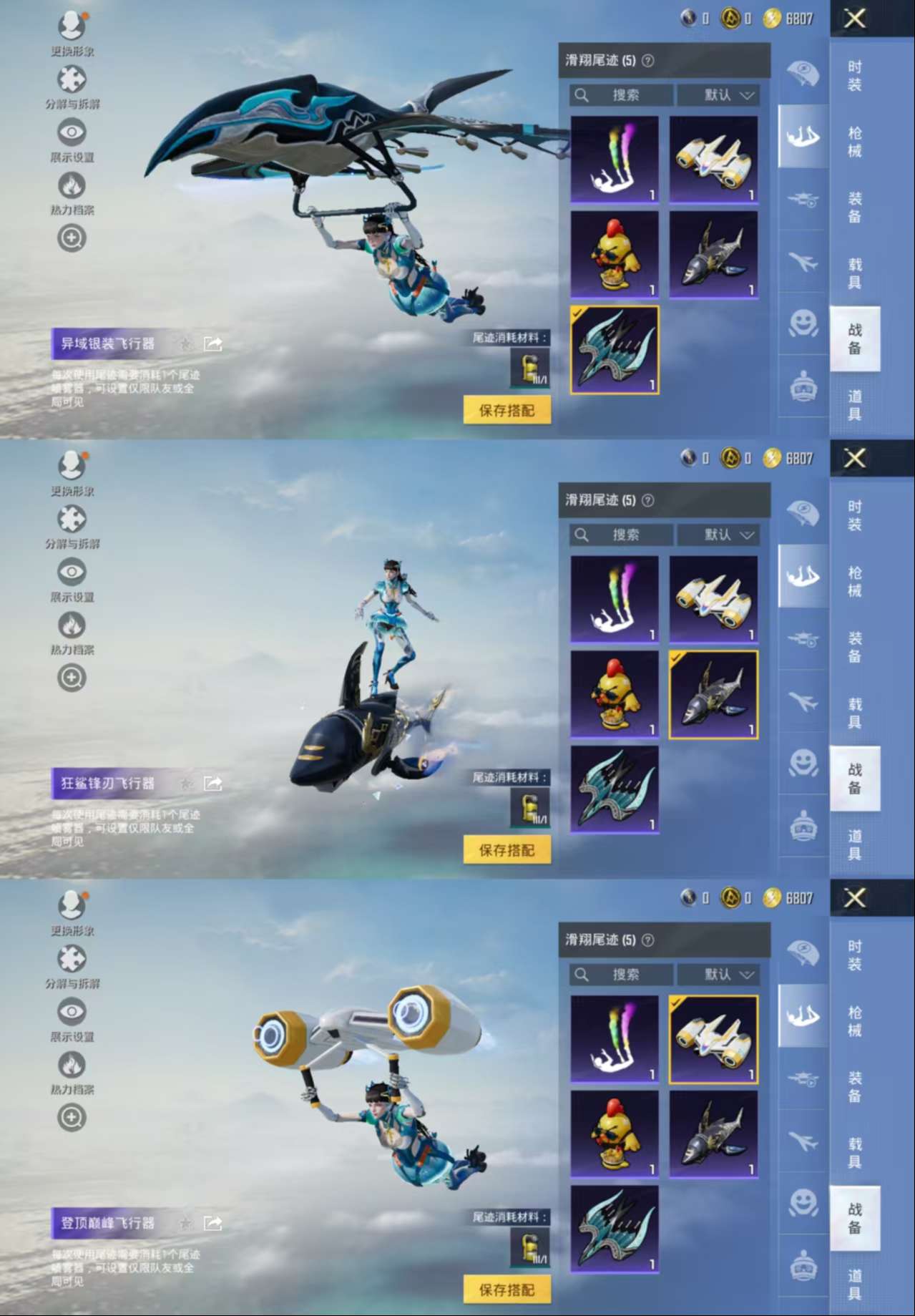Open 更换形象 on the 异域银装飞行器 screen
Image resolution: width=915 pixels, height=1316 pixels.
72,32
